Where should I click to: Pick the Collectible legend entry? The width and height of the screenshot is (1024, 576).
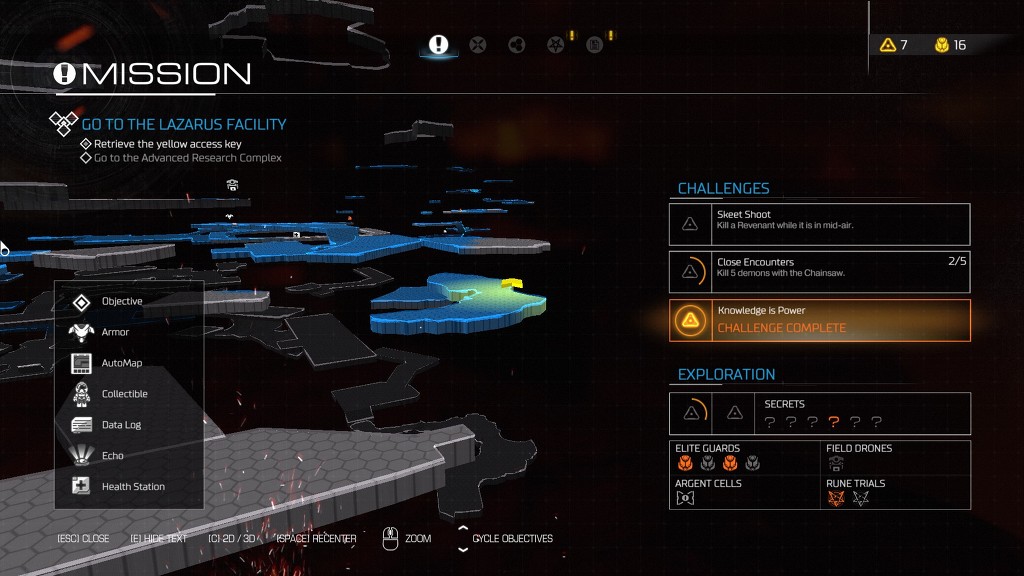pos(124,394)
